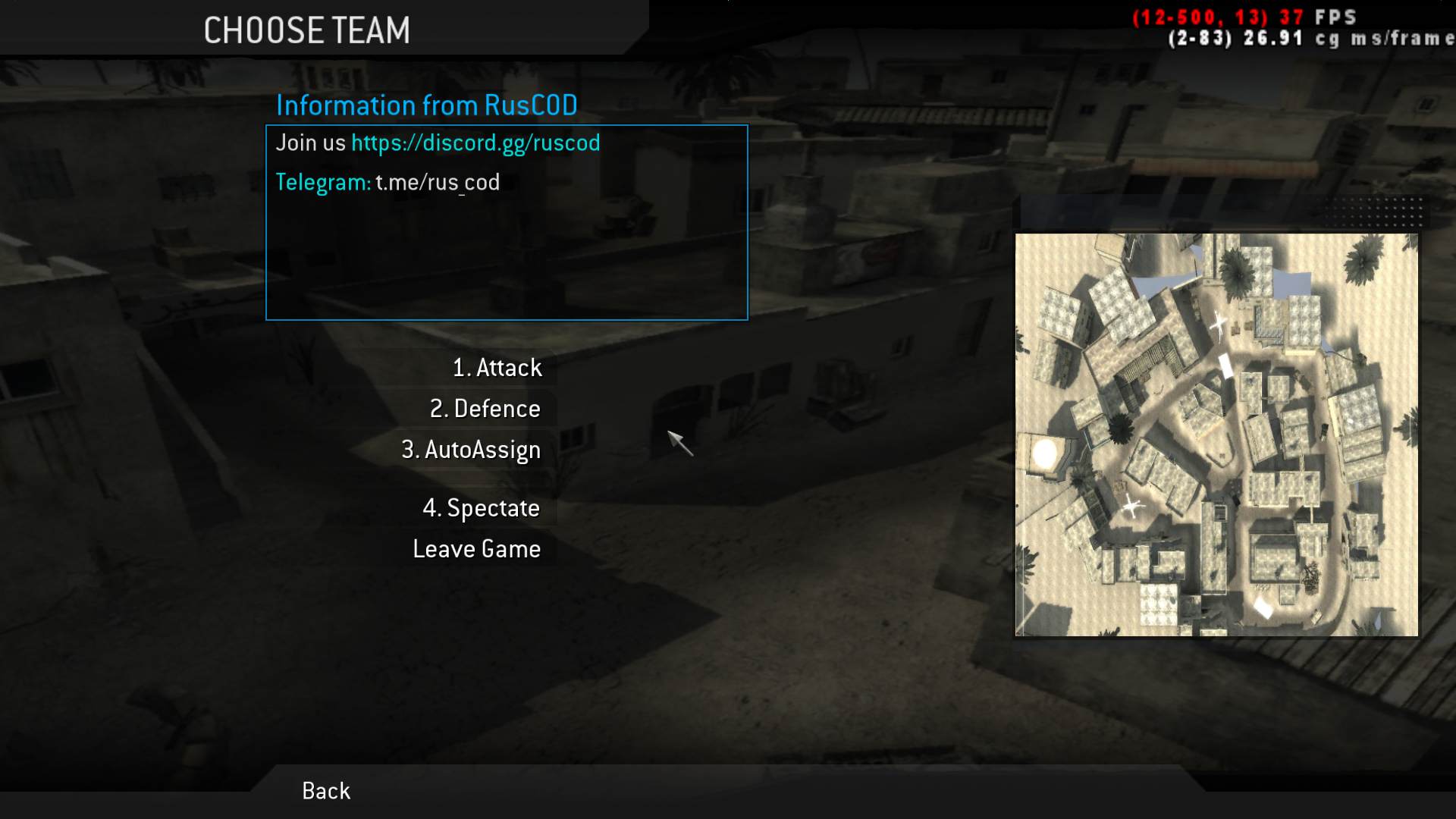Click the overhead map preview image
The image size is (1456, 819).
click(x=1216, y=435)
